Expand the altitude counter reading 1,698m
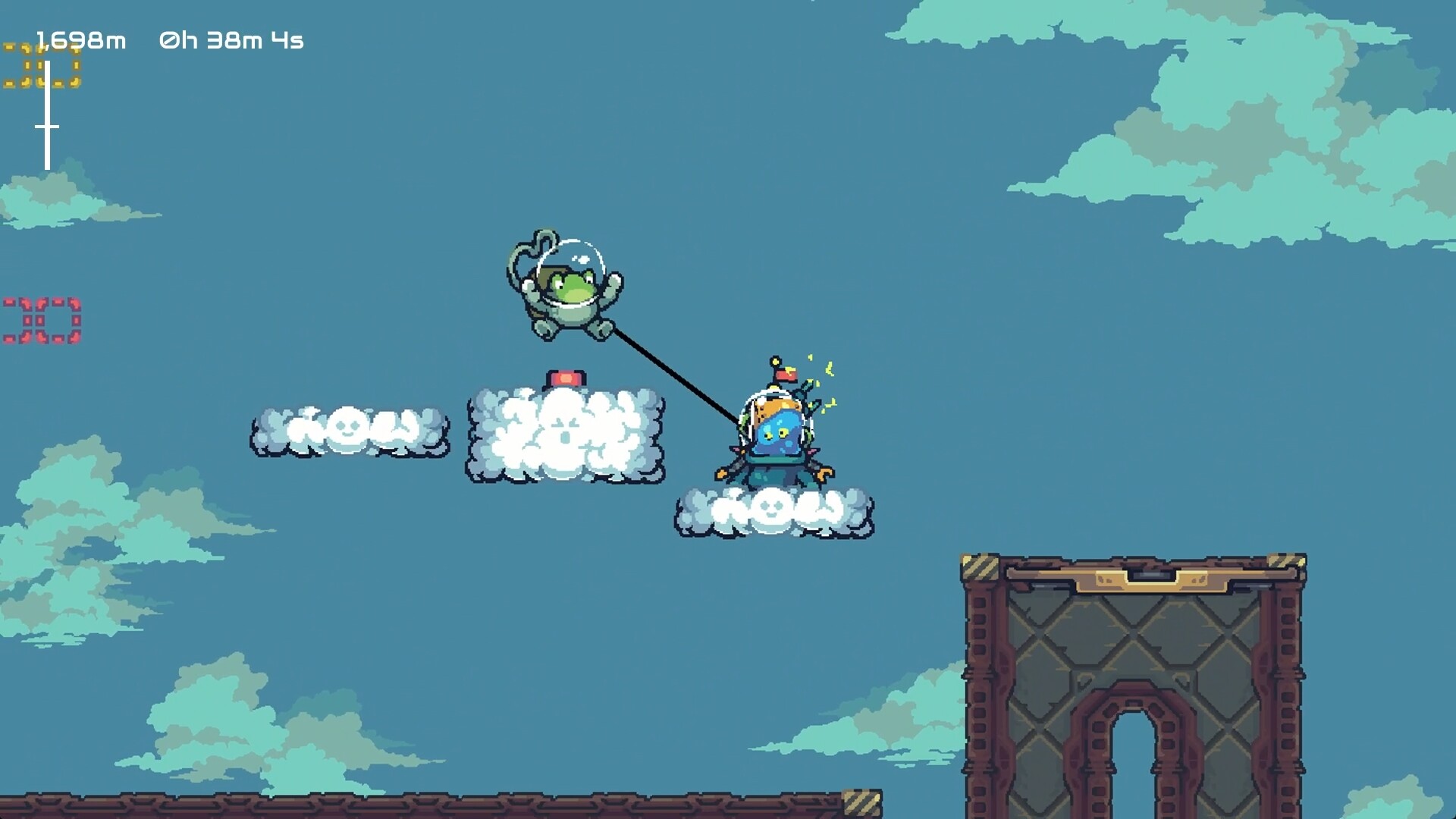The height and width of the screenshot is (819, 1456). (80, 40)
